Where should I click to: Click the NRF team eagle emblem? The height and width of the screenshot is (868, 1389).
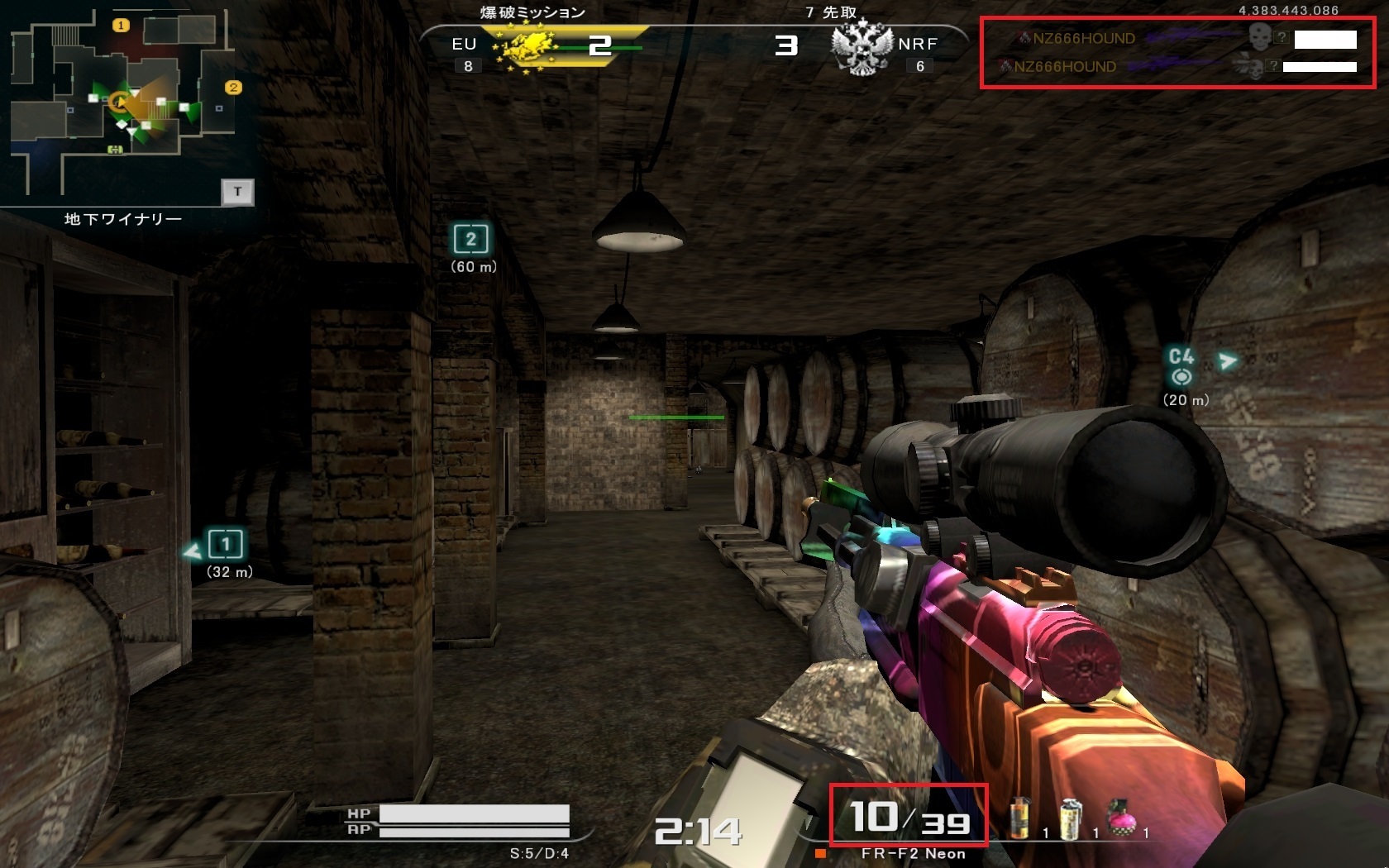862,46
